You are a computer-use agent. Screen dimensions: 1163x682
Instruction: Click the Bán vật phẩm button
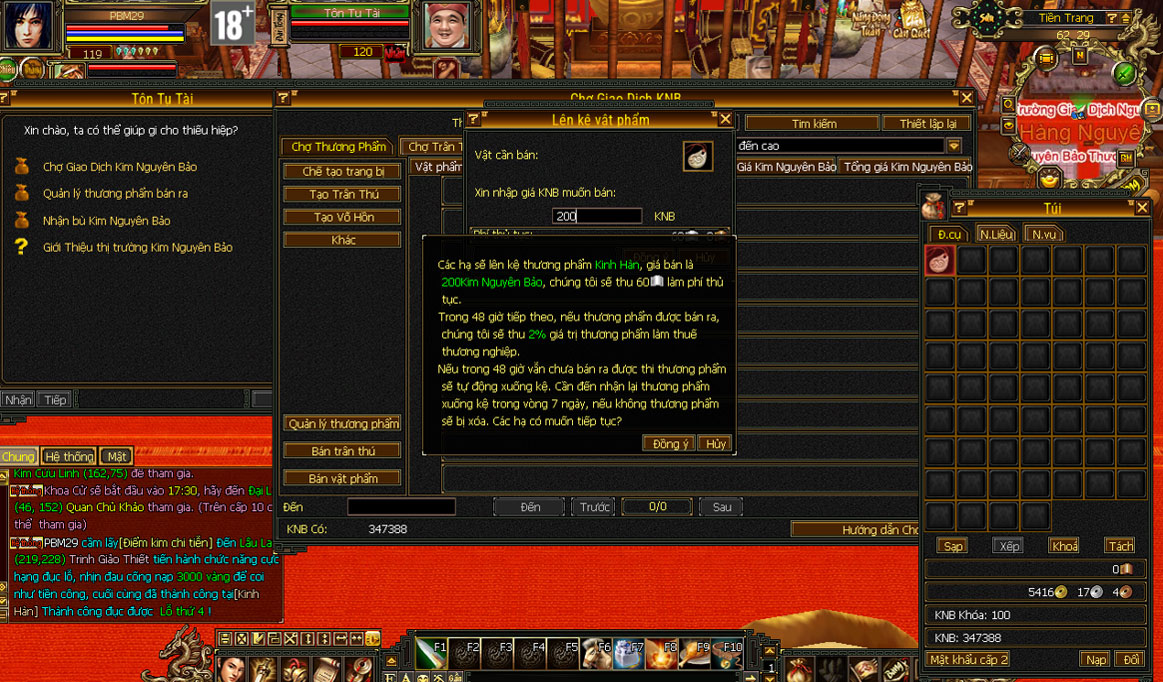(x=342, y=479)
